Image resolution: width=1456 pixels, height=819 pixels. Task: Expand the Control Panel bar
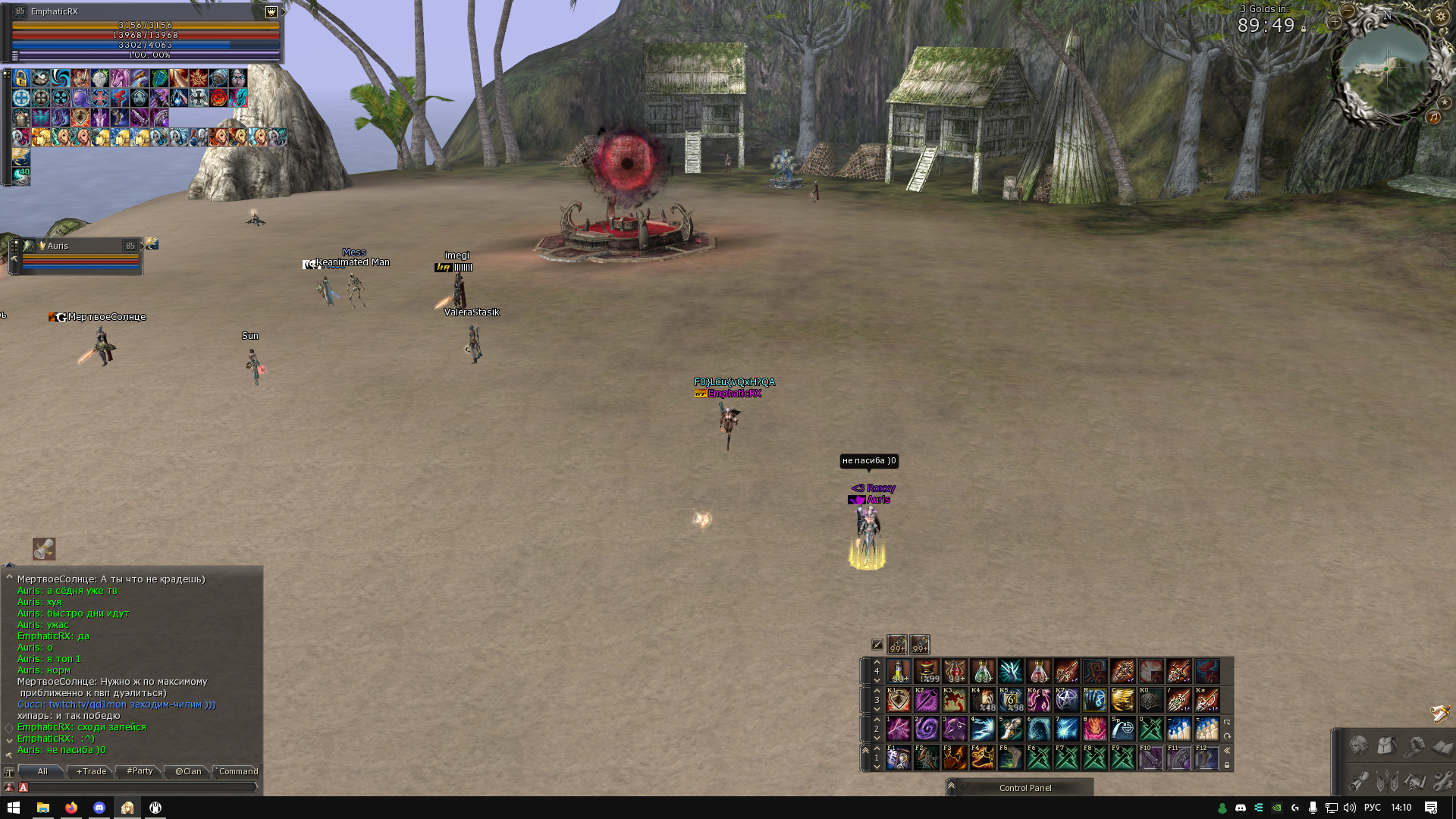click(x=951, y=786)
